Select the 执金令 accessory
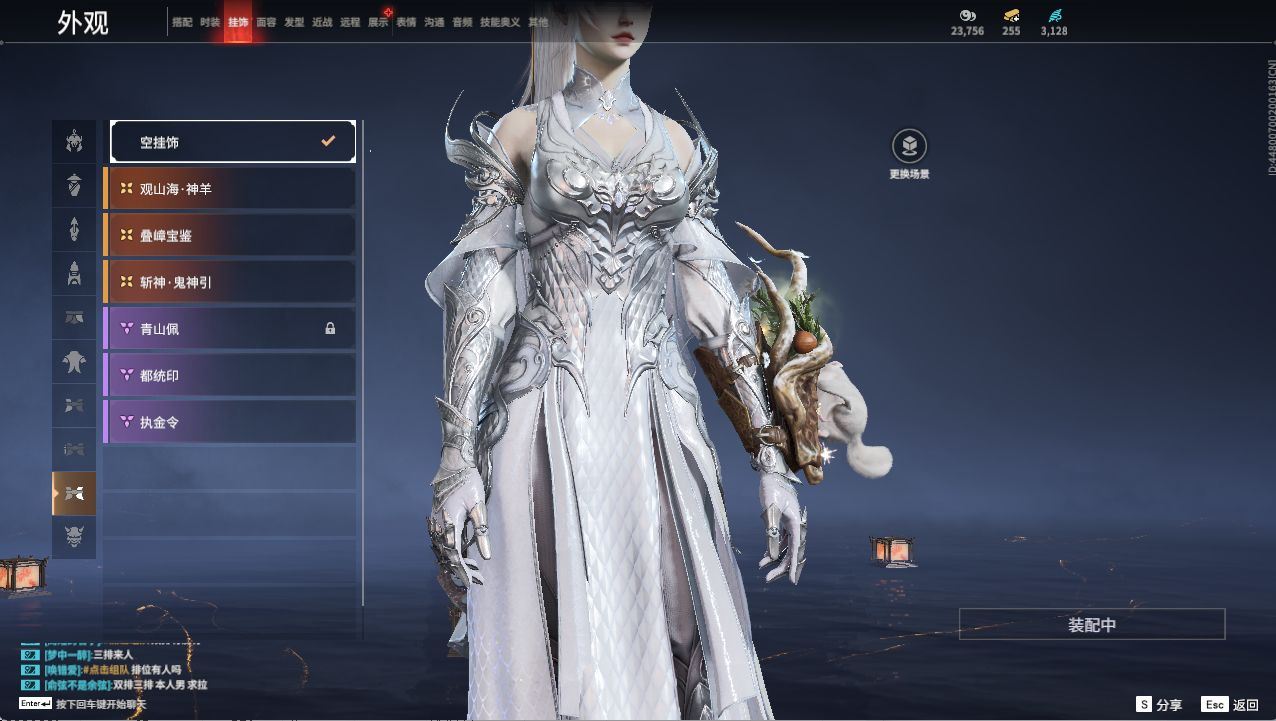This screenshot has height=721, width=1276. [230, 422]
